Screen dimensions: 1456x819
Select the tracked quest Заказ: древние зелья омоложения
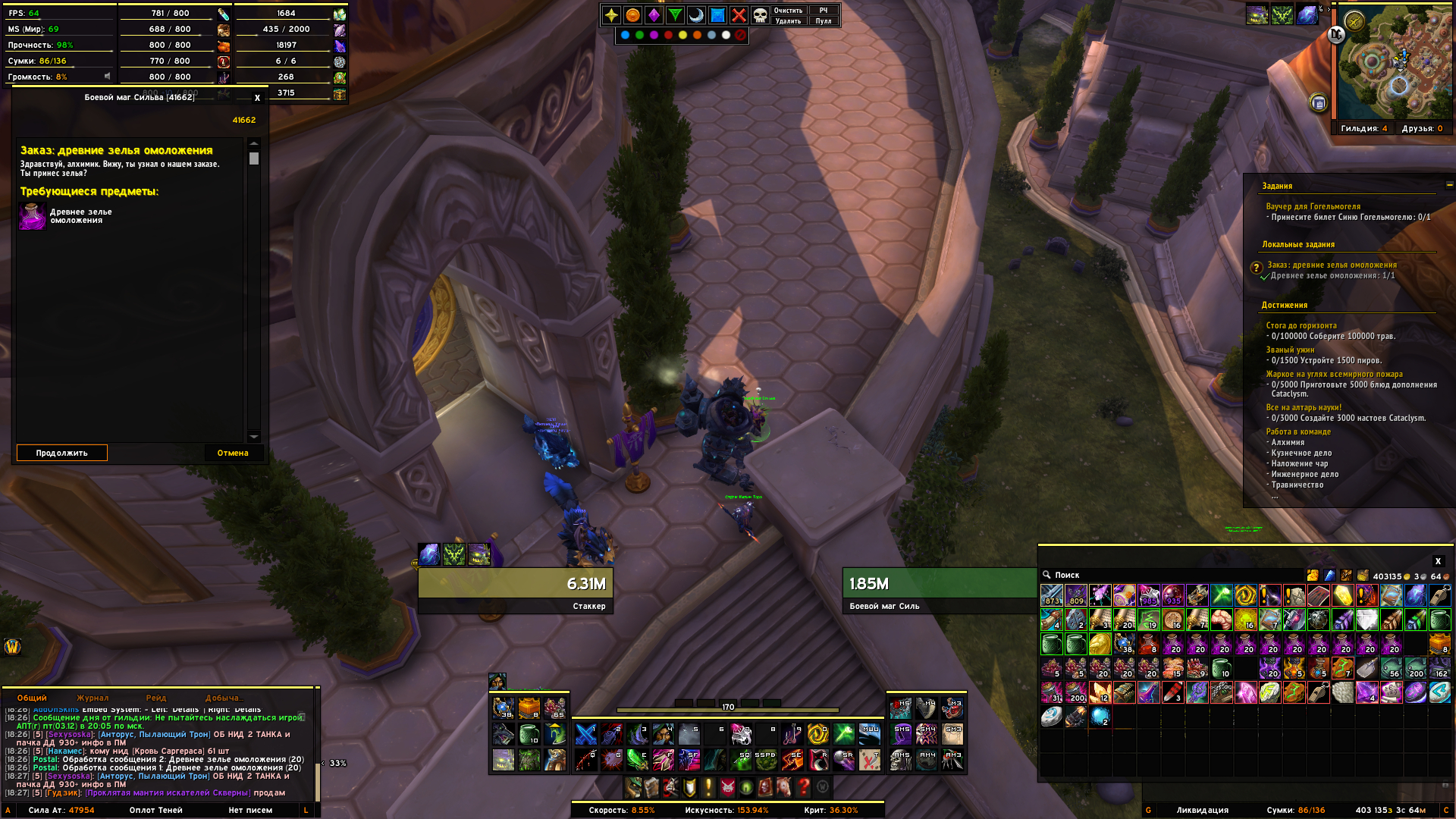pos(1332,265)
